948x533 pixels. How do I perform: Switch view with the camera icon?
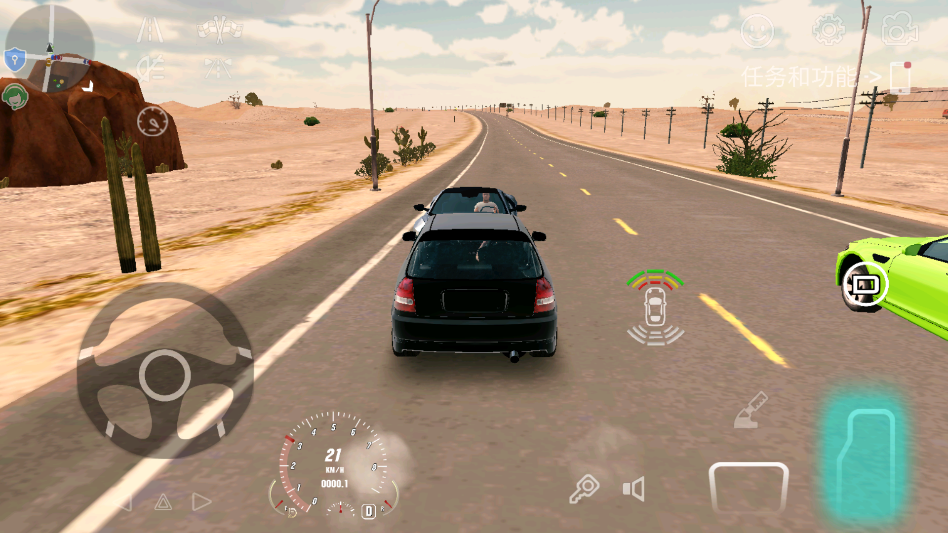pos(899,30)
